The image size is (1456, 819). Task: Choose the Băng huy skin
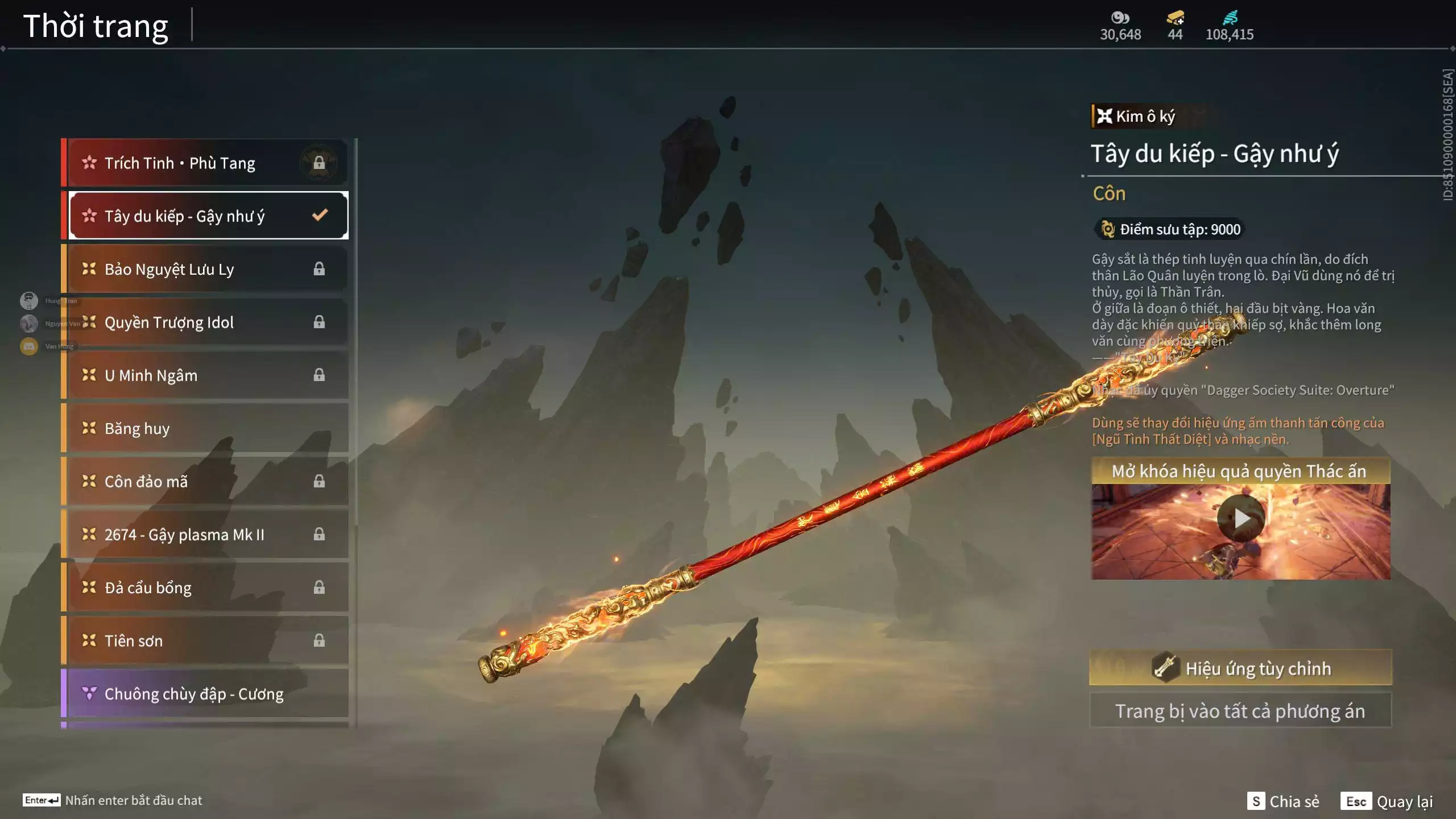point(205,428)
